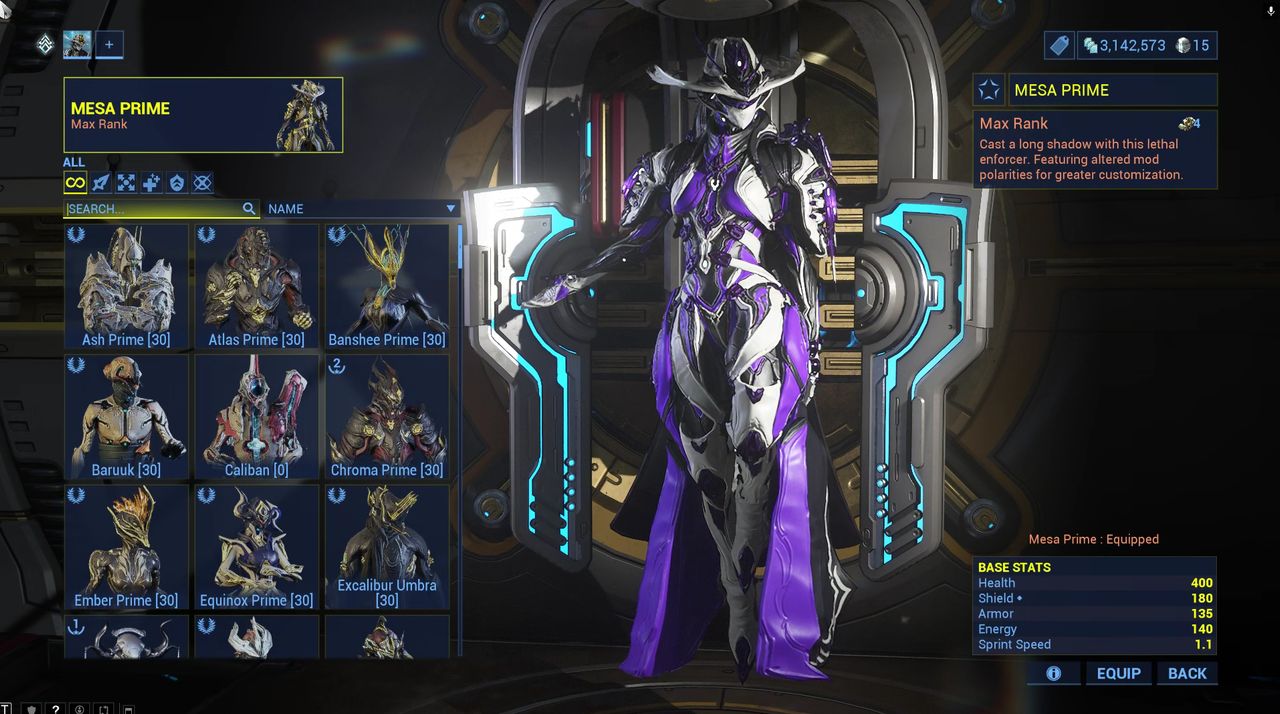Click the warframe search field
1280x714 pixels.
coord(153,209)
